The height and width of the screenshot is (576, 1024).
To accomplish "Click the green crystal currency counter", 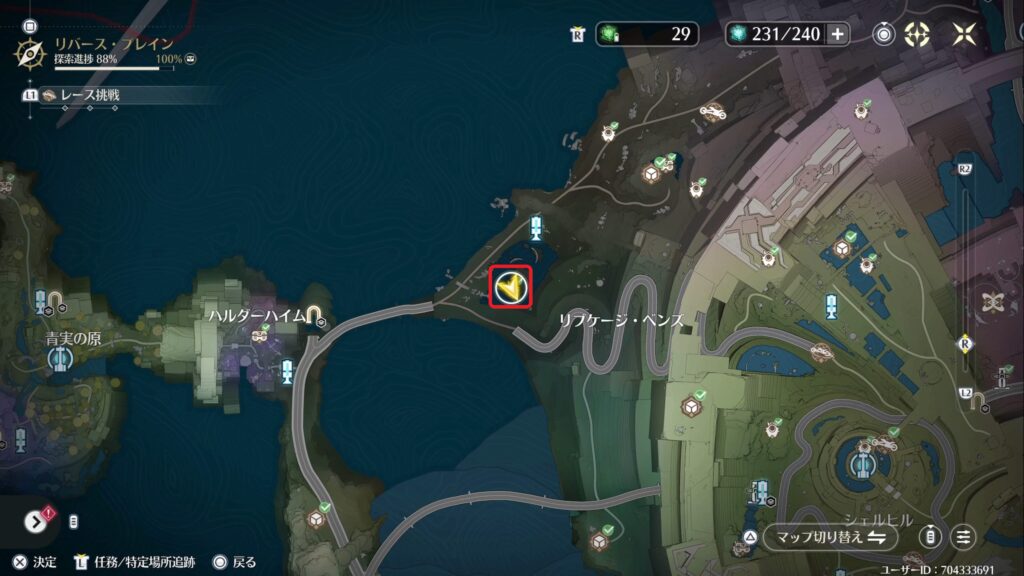I will click(x=647, y=34).
